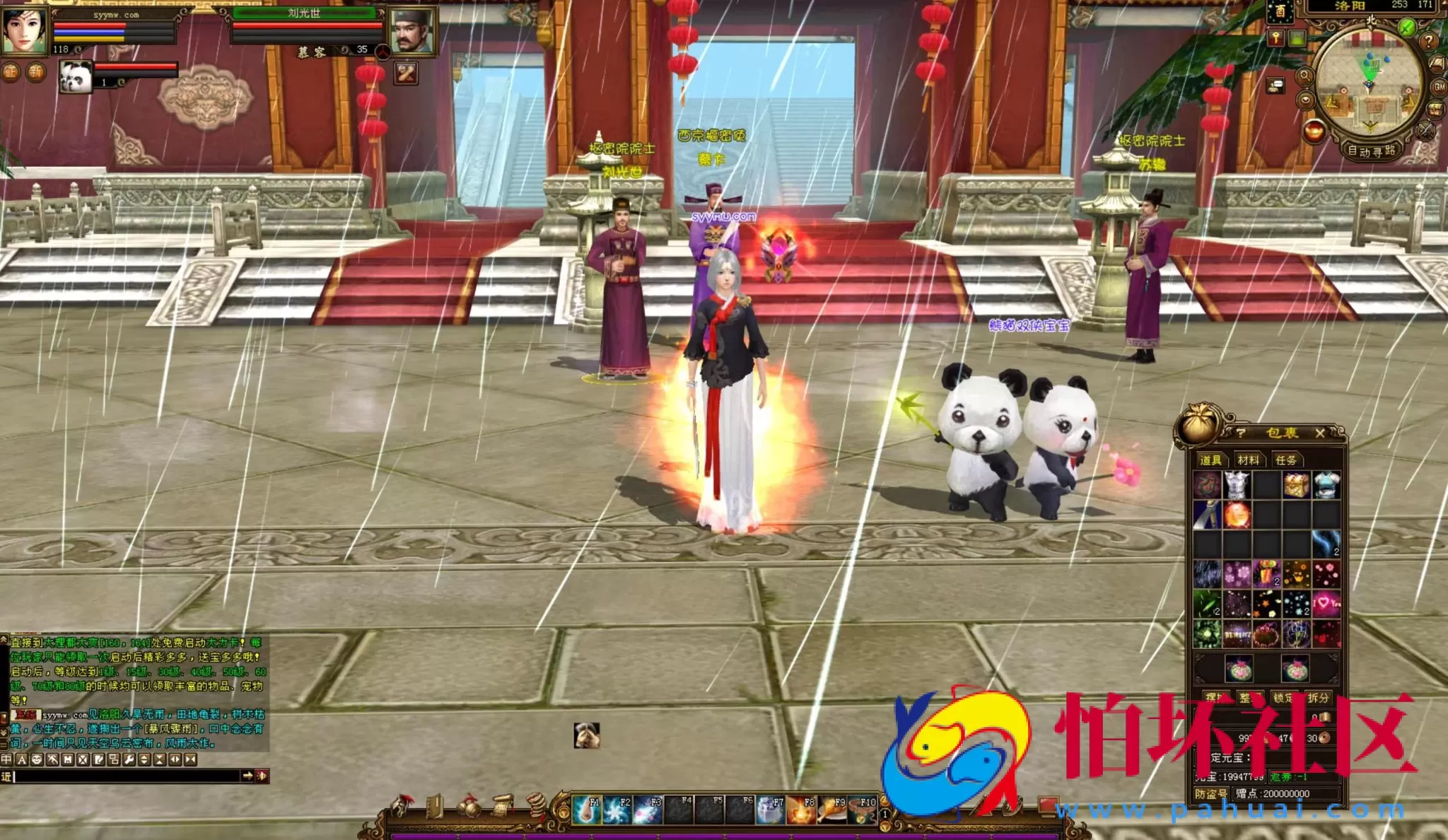Select the magnifier zoom icon on the minimap
The image size is (1448, 840).
[1305, 76]
